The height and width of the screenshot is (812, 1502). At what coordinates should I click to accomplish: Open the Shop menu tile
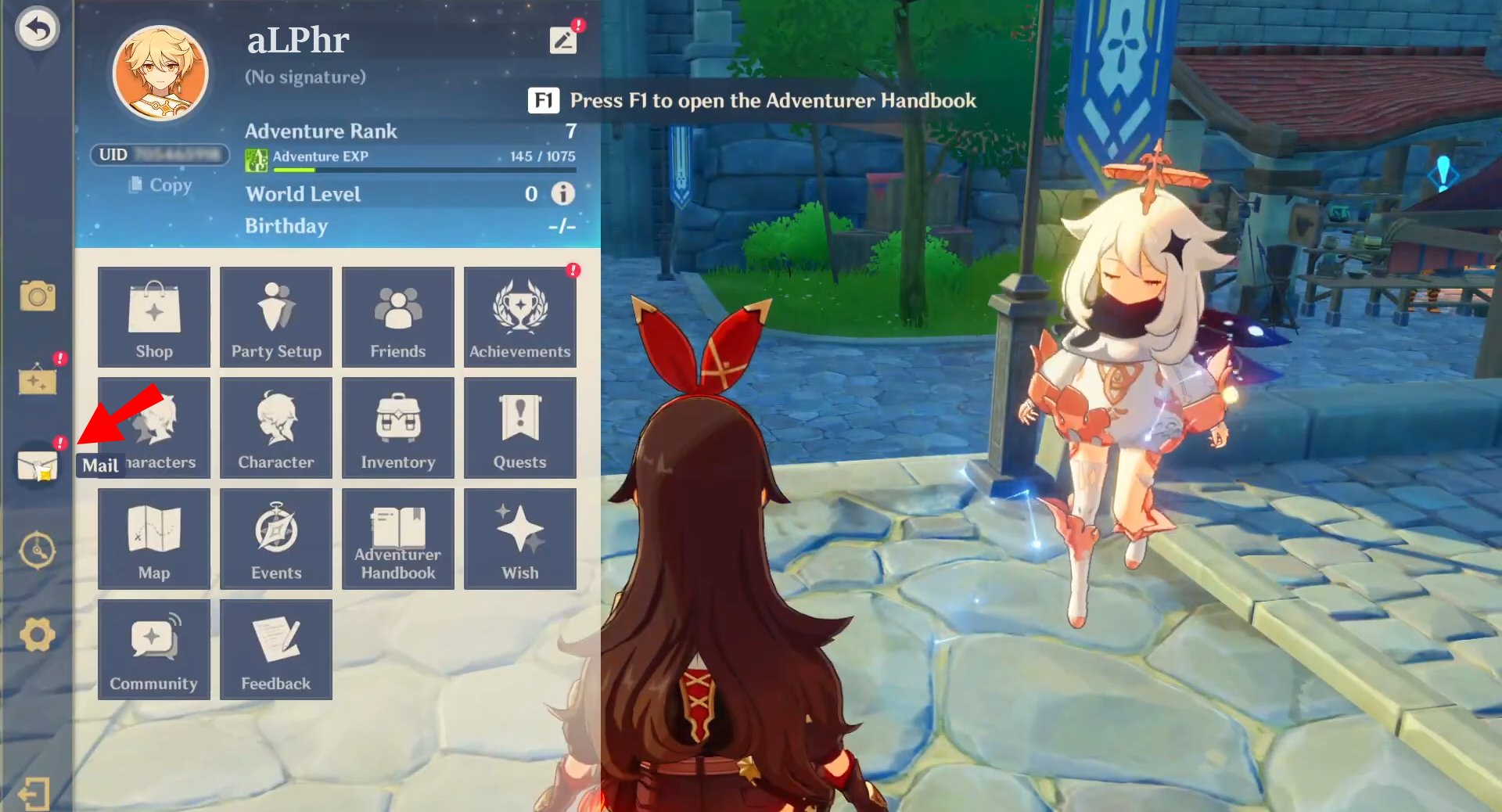point(154,317)
